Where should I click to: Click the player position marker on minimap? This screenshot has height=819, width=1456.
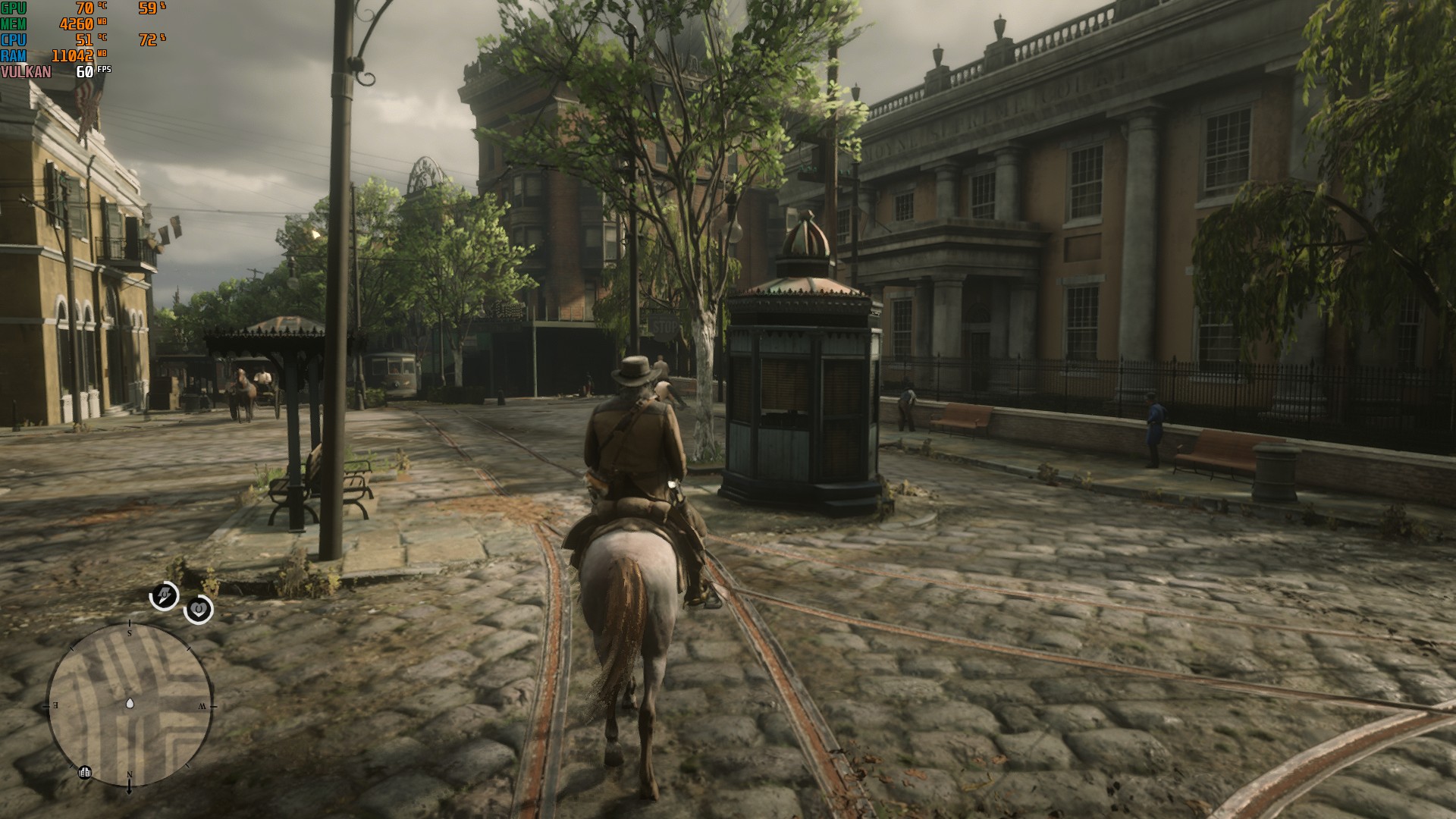click(x=130, y=704)
